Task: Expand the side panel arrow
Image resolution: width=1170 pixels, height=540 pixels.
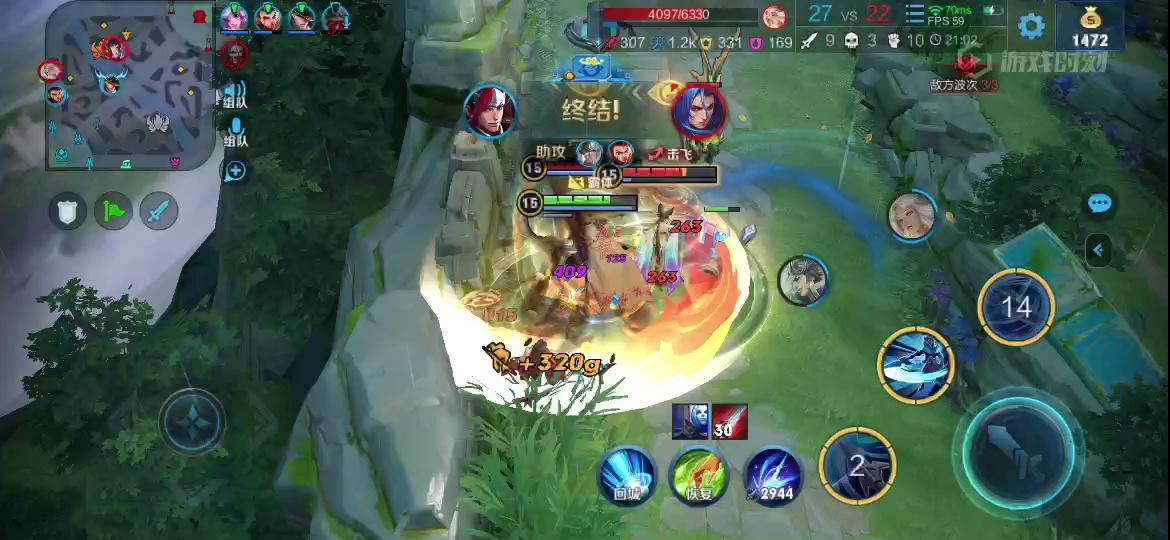Action: [1099, 249]
